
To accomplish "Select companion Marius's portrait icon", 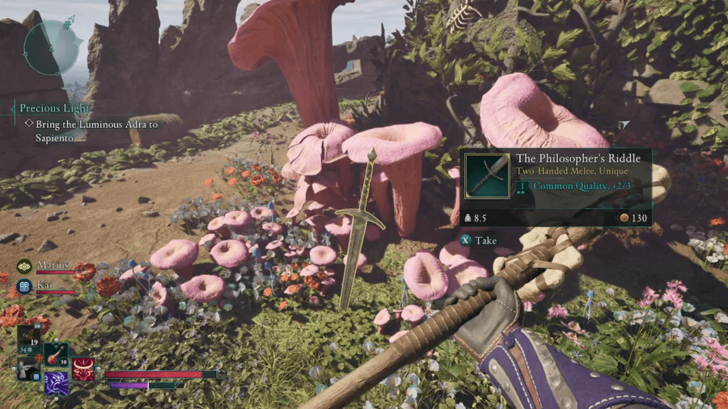I will [x=23, y=267].
